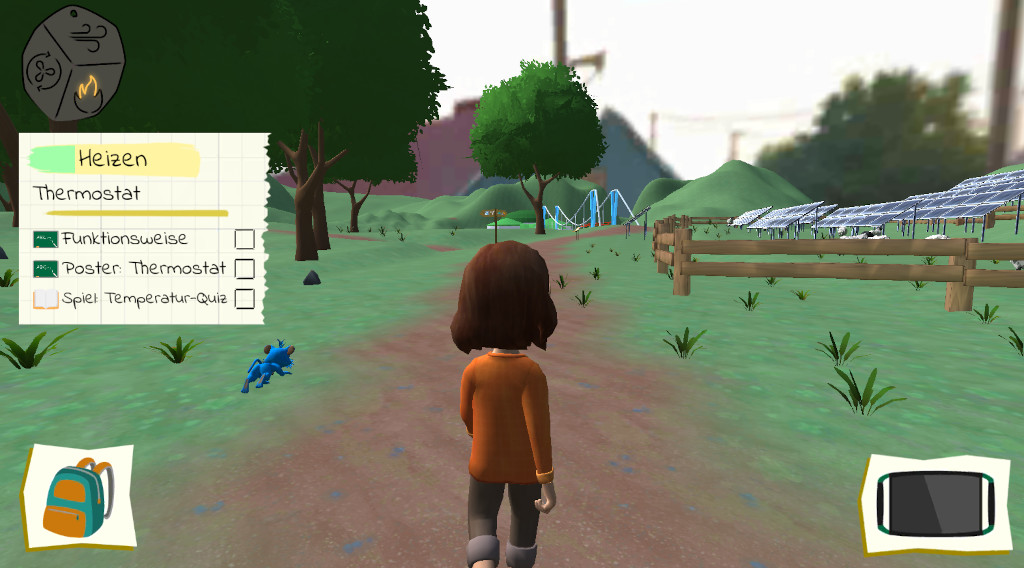Tick the Funktionsweise checkbox
The width and height of the screenshot is (1024, 568).
[x=244, y=239]
